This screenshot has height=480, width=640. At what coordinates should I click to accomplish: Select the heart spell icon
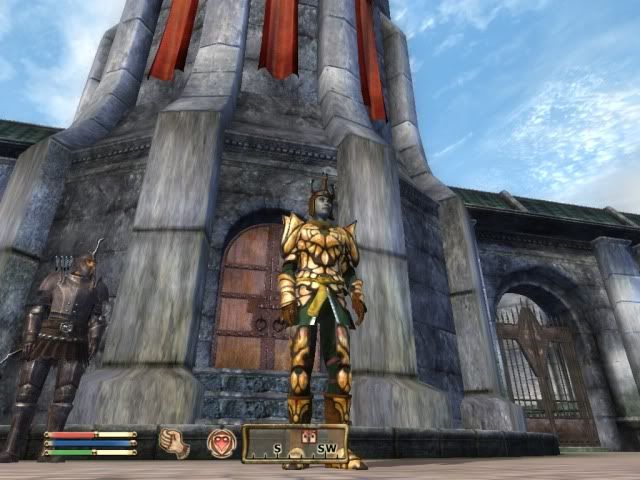click(220, 442)
